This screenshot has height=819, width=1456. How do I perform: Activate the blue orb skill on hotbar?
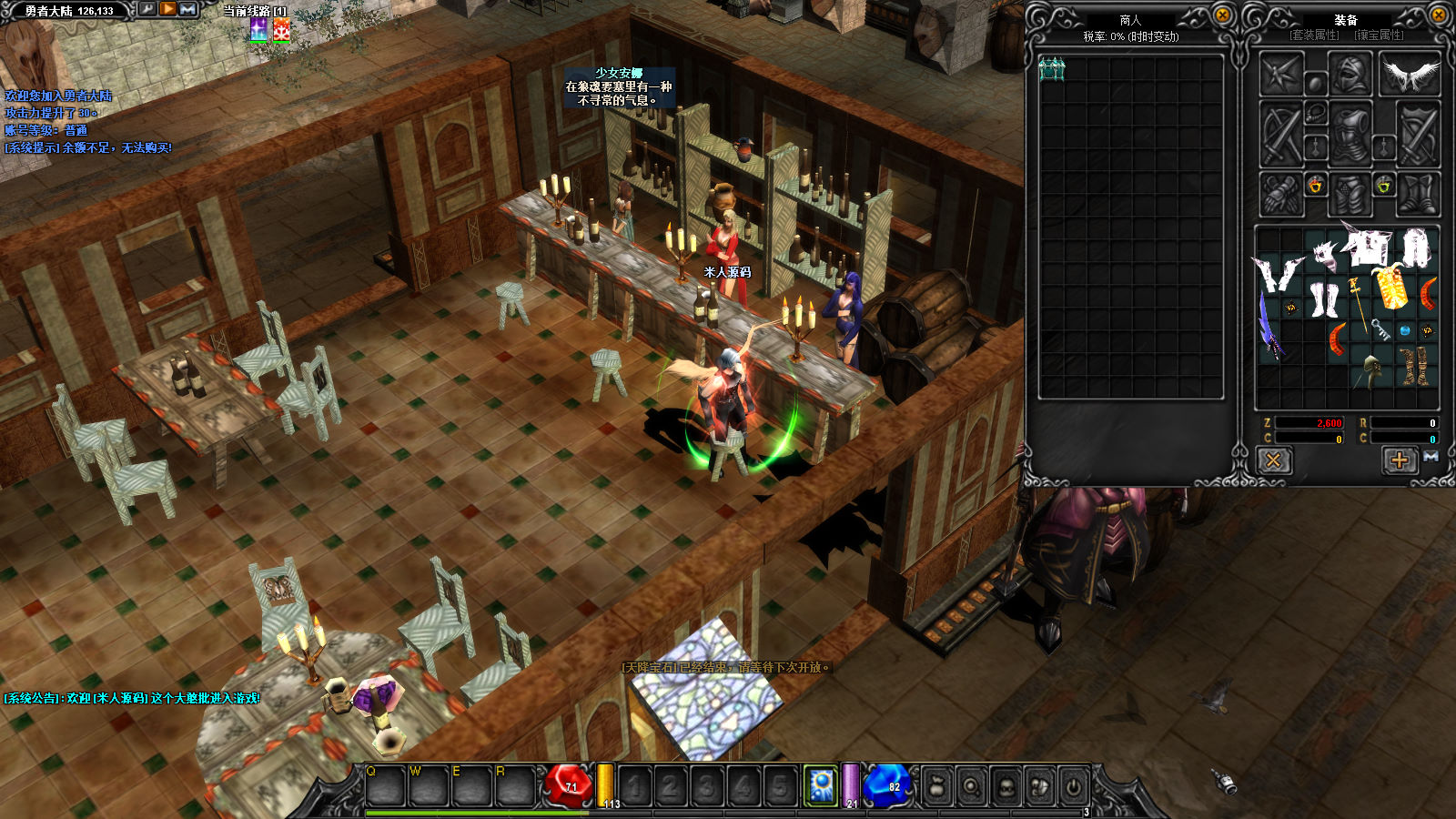(821, 785)
